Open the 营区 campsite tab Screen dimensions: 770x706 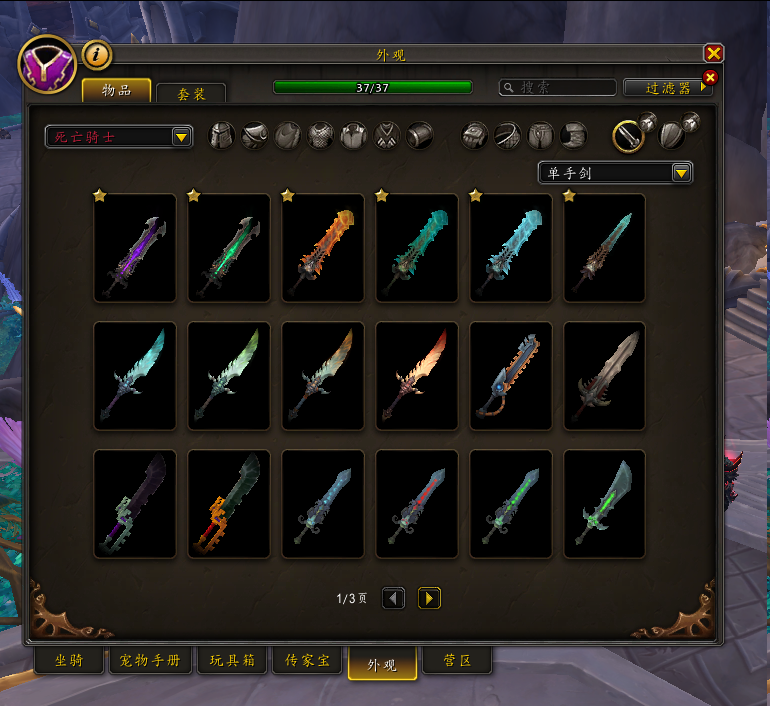[x=457, y=661]
